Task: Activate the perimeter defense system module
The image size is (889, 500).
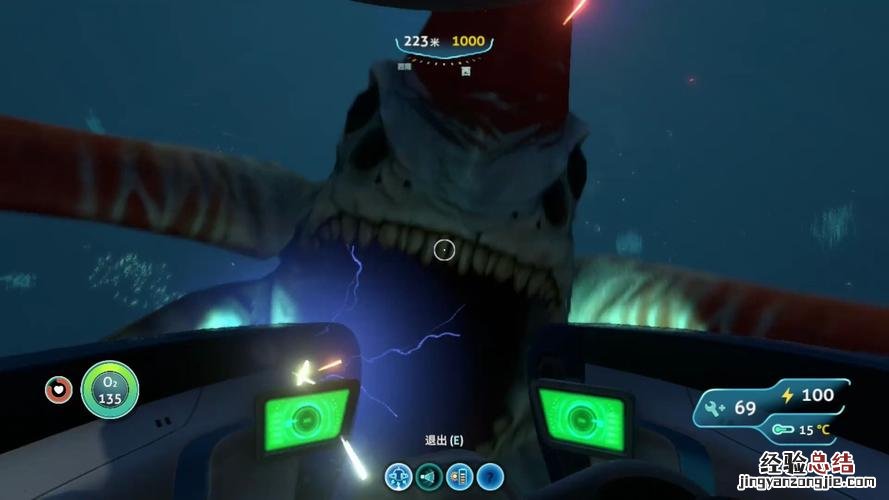Action: click(x=399, y=476)
